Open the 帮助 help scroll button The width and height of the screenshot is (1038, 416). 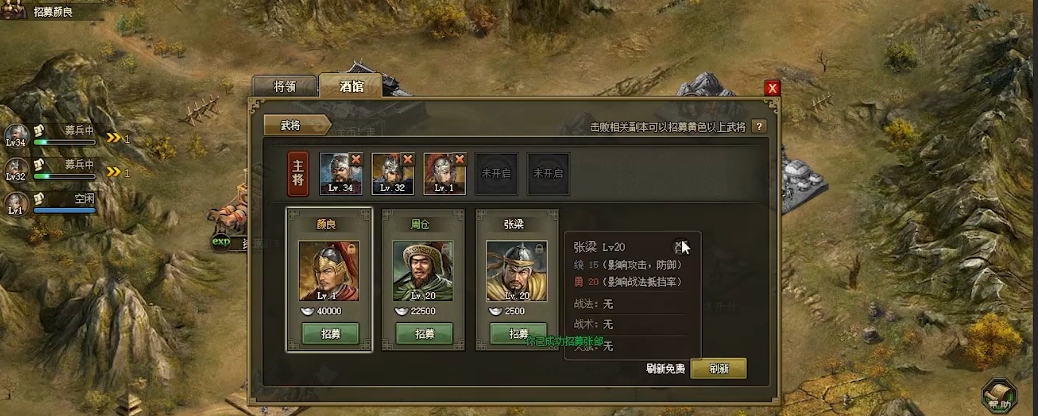pos(999,397)
